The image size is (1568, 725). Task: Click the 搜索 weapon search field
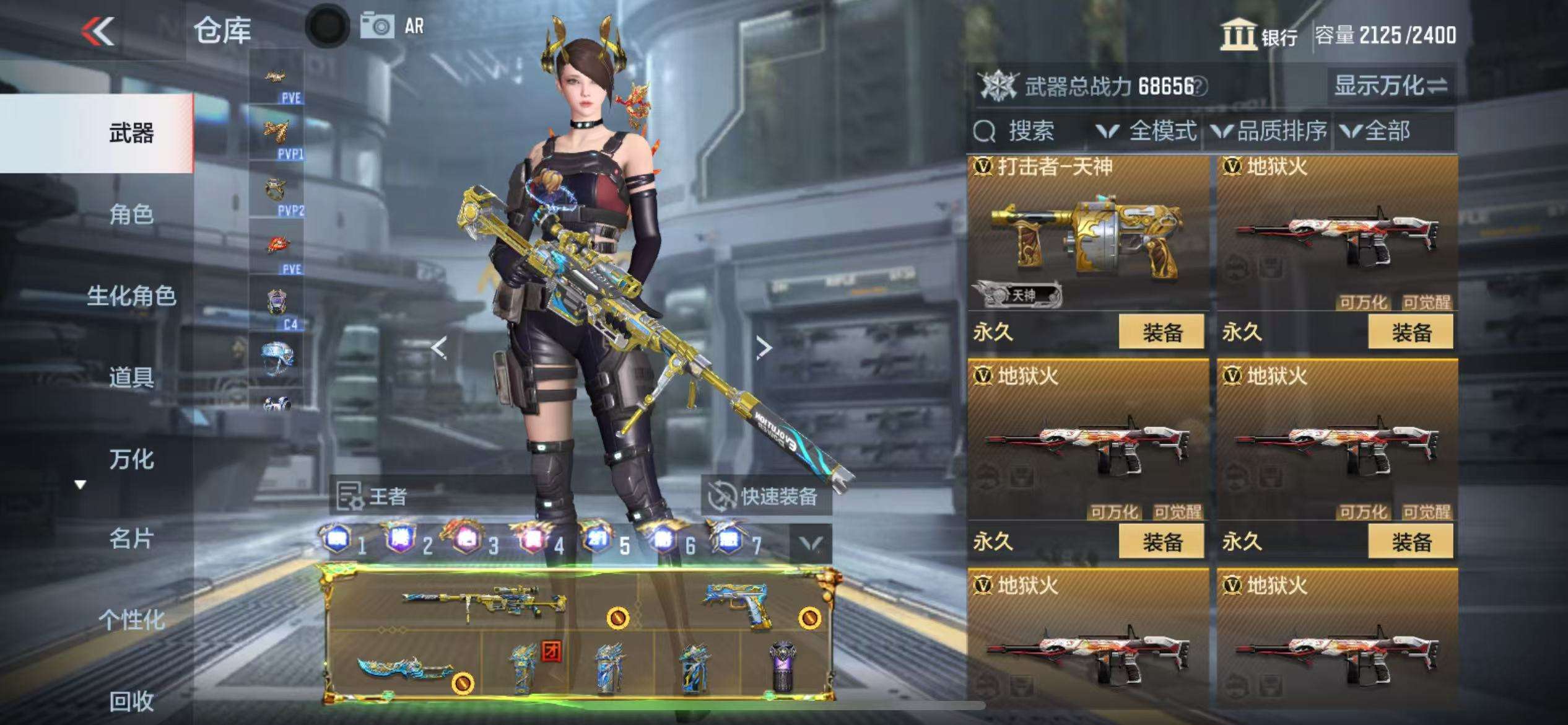tap(1029, 131)
